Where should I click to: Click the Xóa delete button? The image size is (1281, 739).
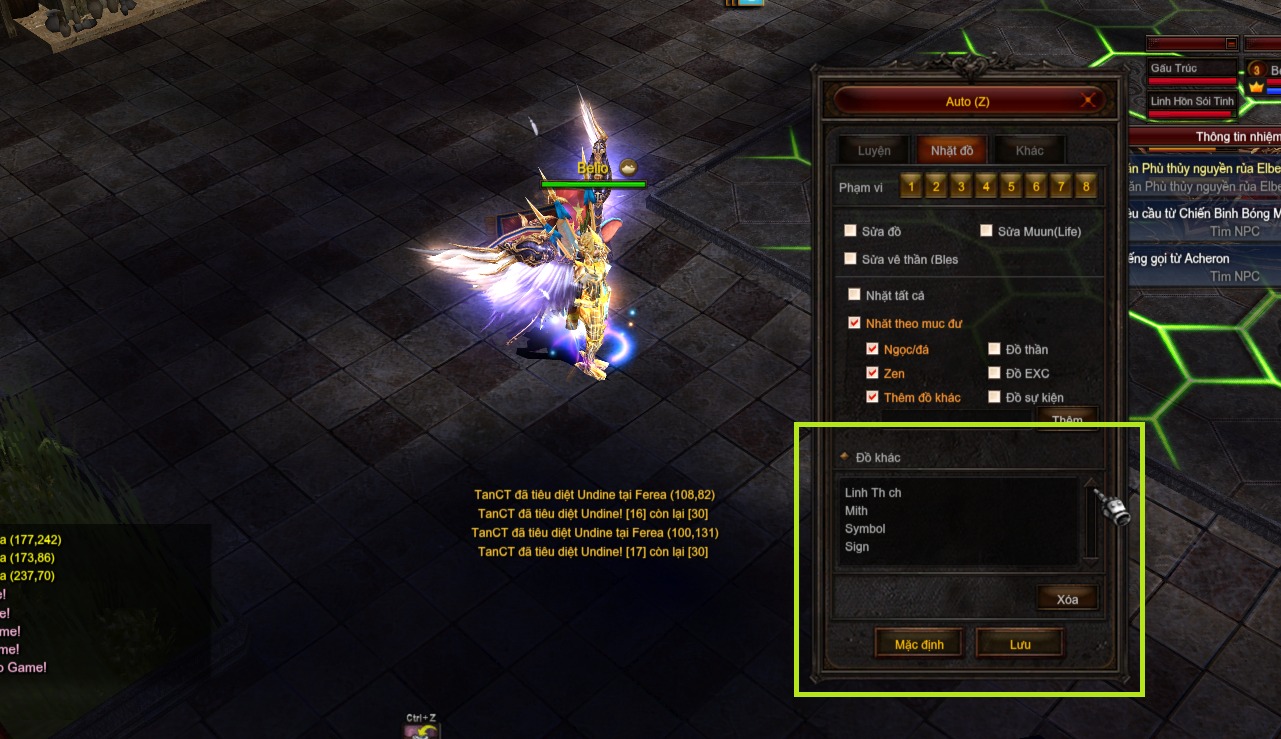[1067, 599]
